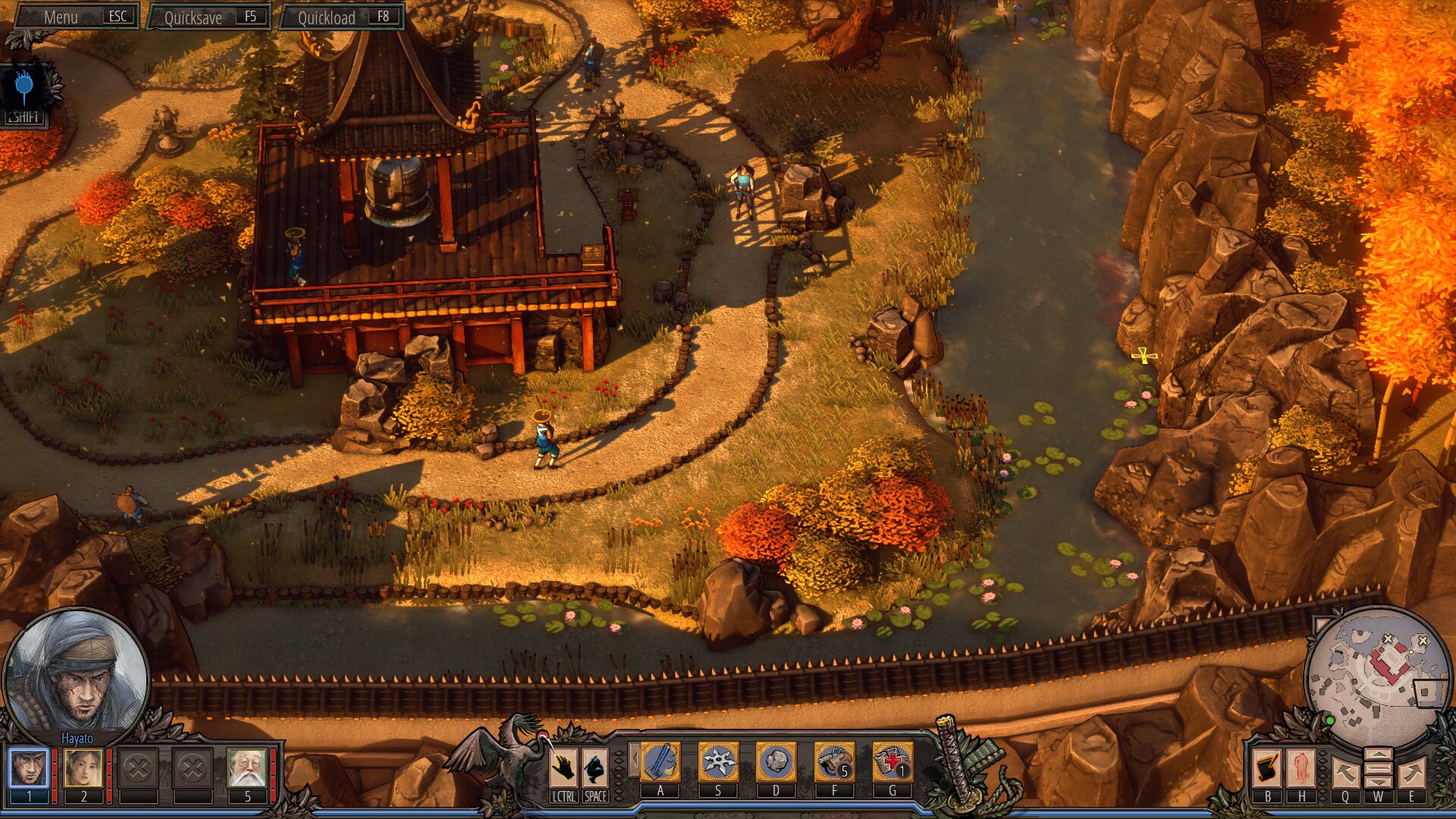
Task: Click the Quicksave button
Action: pos(209,17)
